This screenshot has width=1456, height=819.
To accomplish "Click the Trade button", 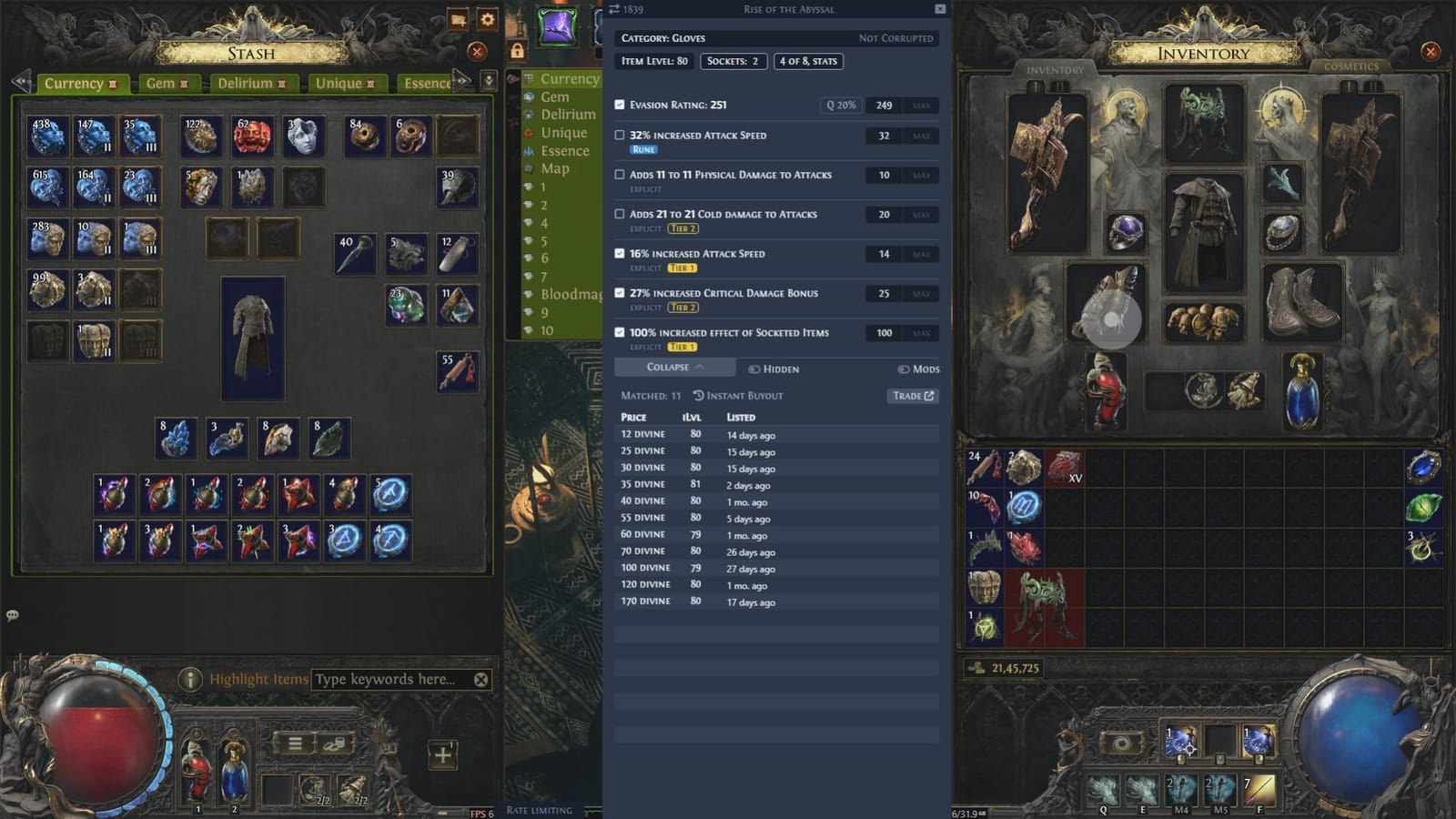I will point(913,396).
